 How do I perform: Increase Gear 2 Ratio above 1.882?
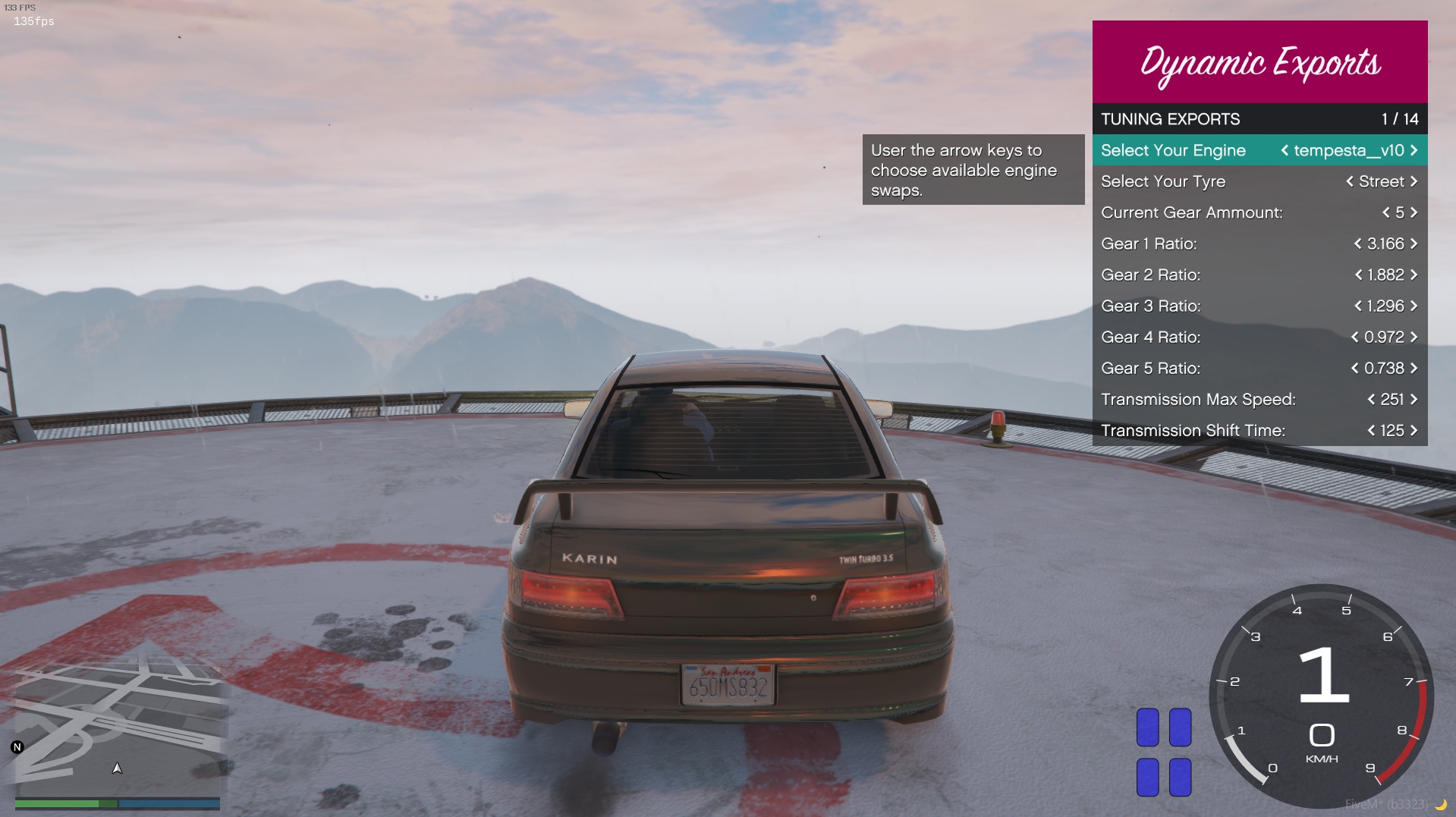pyautogui.click(x=1414, y=275)
